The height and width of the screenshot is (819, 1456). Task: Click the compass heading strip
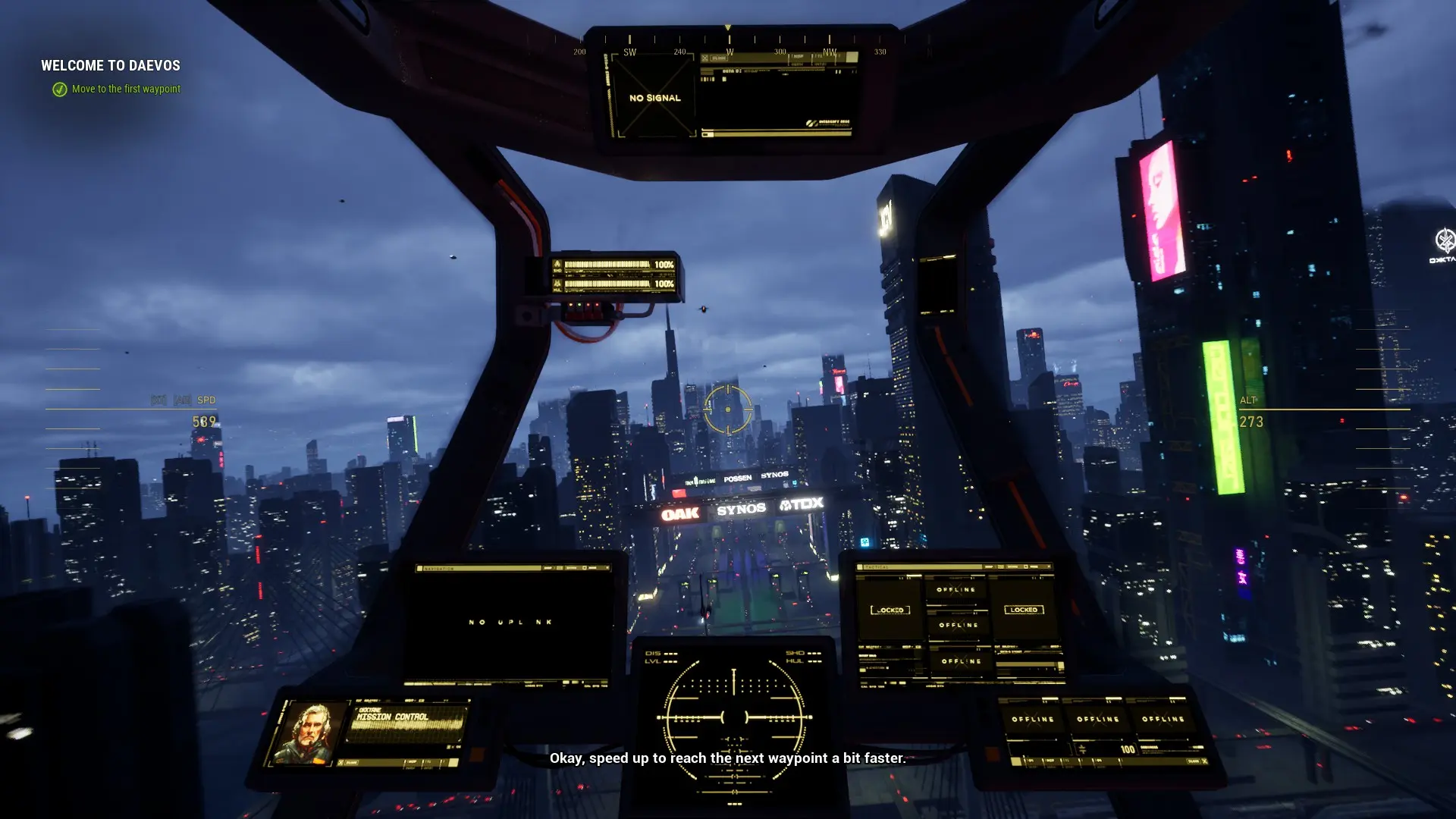(728, 44)
